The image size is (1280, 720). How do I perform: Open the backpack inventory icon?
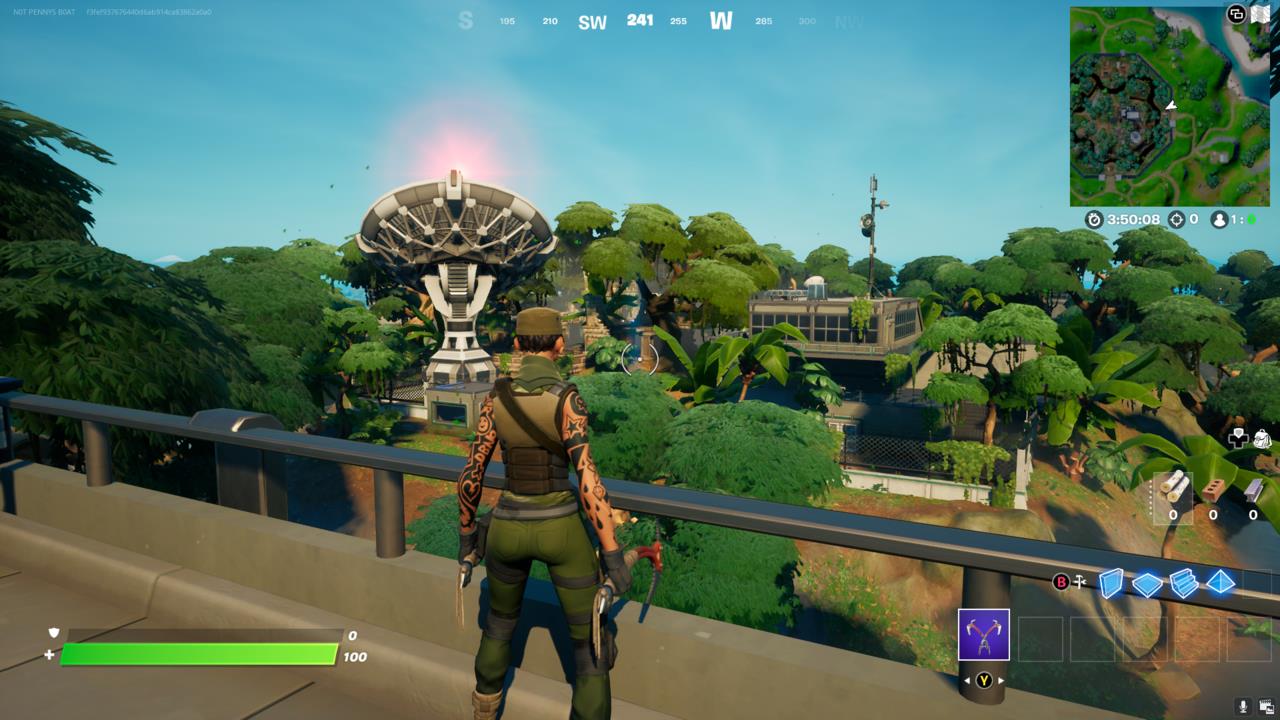(x=1260, y=438)
